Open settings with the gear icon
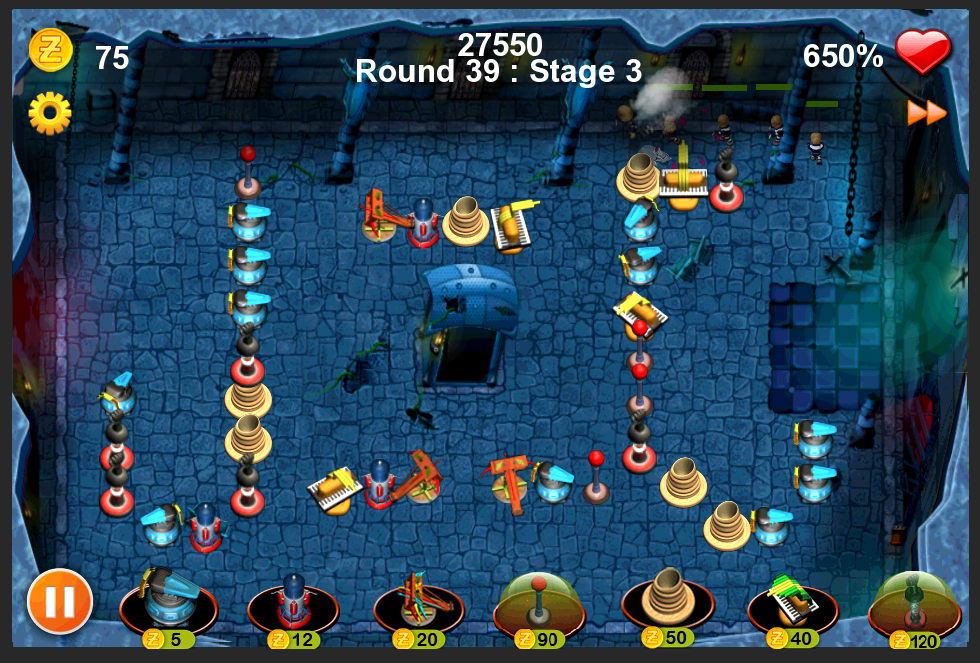 (x=49, y=113)
